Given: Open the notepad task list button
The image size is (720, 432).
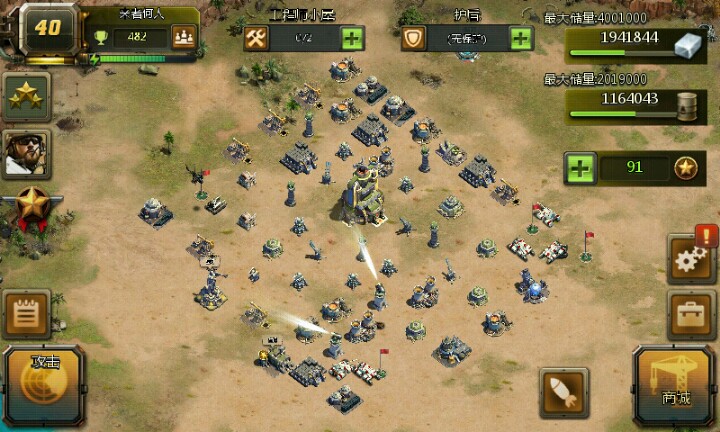Looking at the screenshot, I should tap(27, 314).
